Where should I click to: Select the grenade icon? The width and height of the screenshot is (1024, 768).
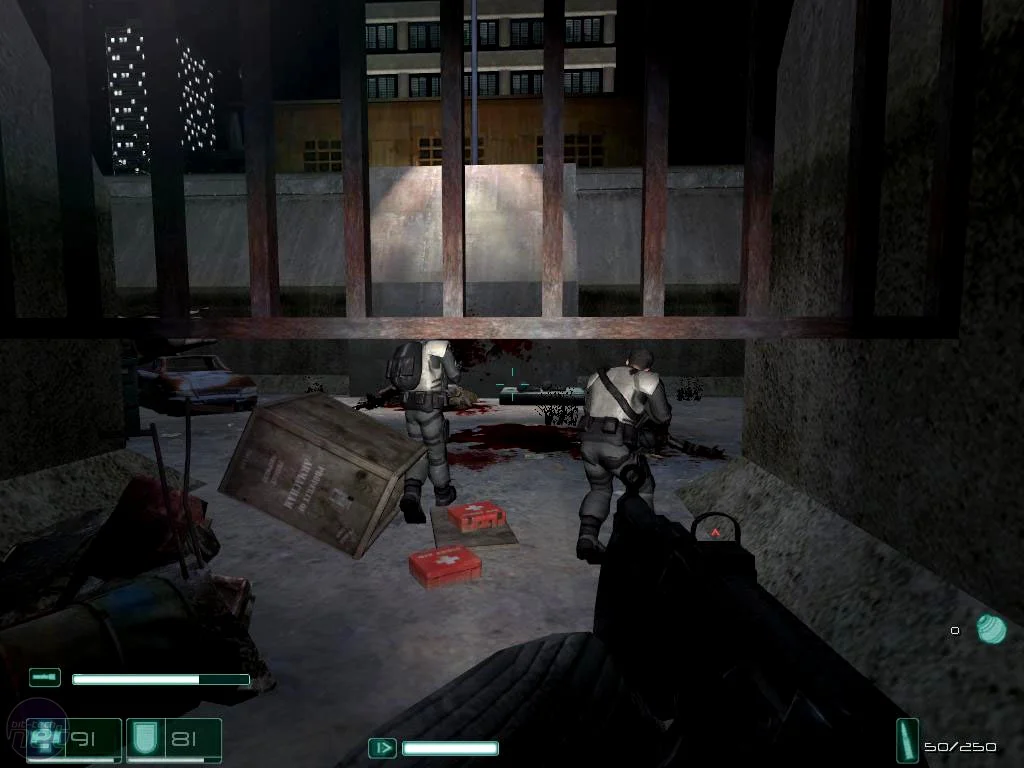pos(991,628)
